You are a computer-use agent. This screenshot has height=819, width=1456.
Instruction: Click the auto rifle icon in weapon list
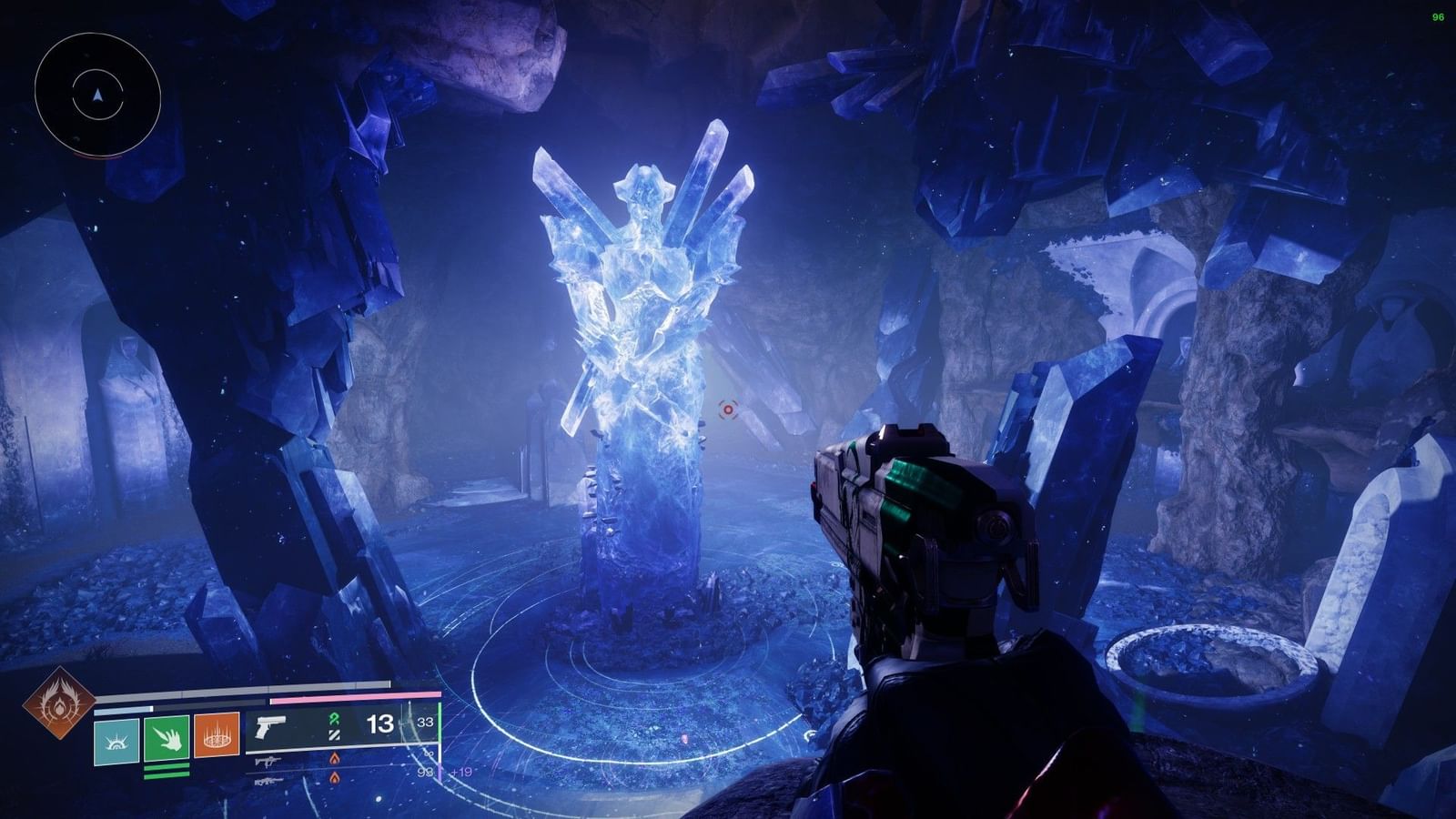coord(267,763)
